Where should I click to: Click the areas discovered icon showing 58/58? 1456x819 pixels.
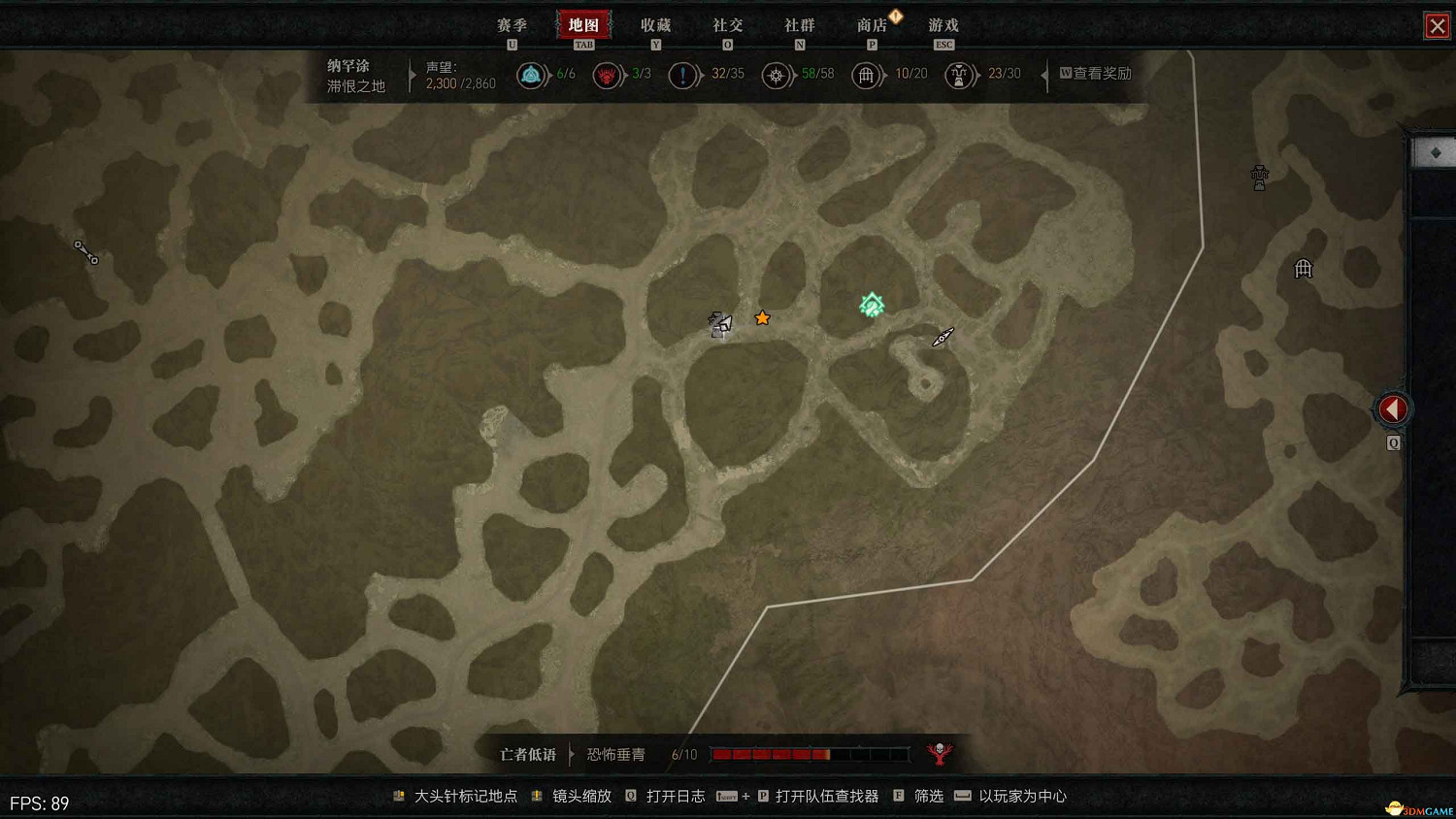pyautogui.click(x=777, y=74)
